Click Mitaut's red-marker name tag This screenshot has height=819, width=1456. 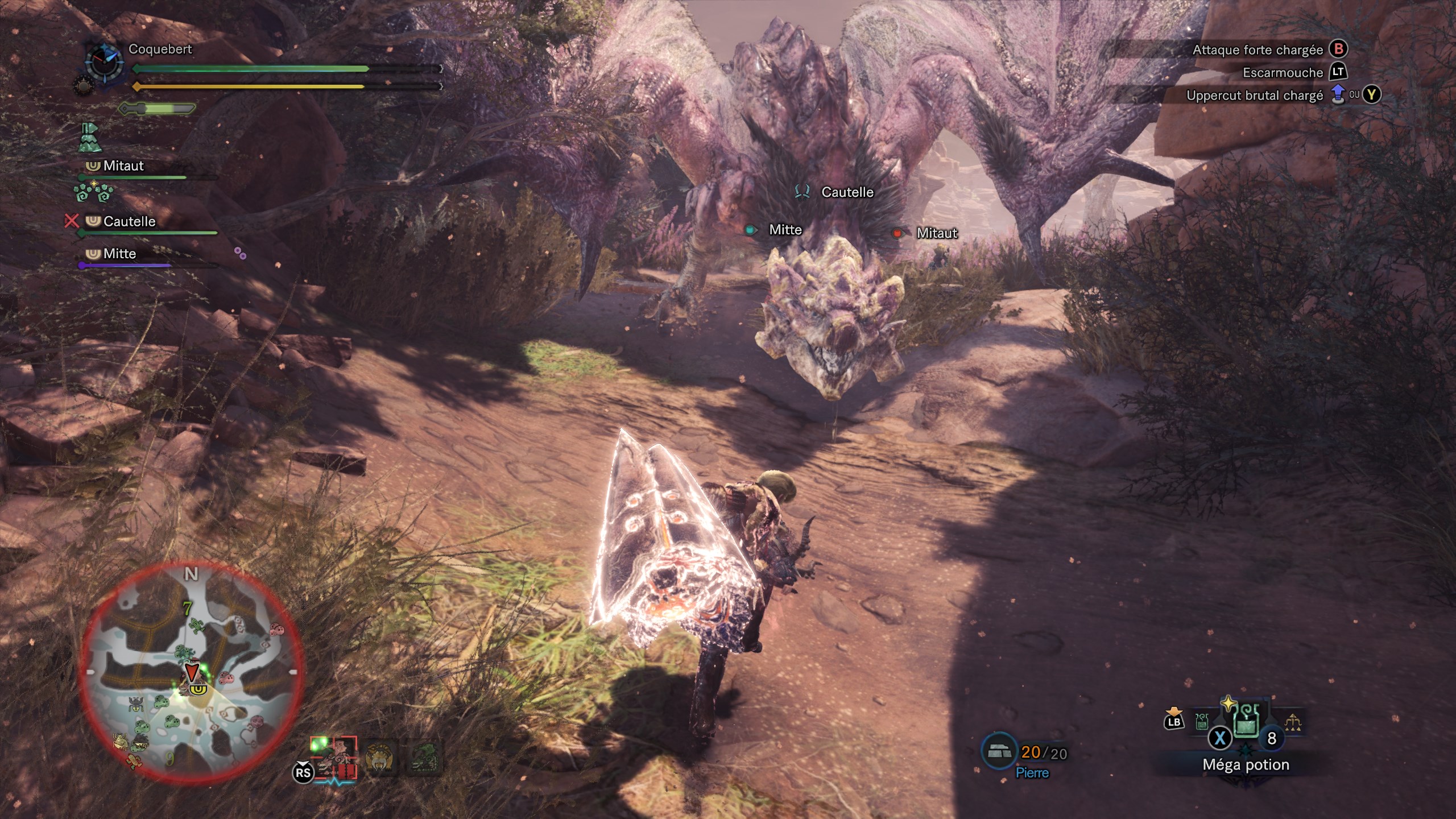click(936, 233)
